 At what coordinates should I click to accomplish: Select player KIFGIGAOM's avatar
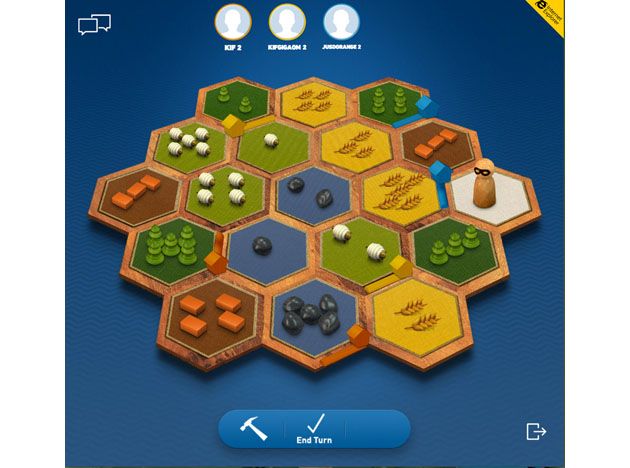286,21
